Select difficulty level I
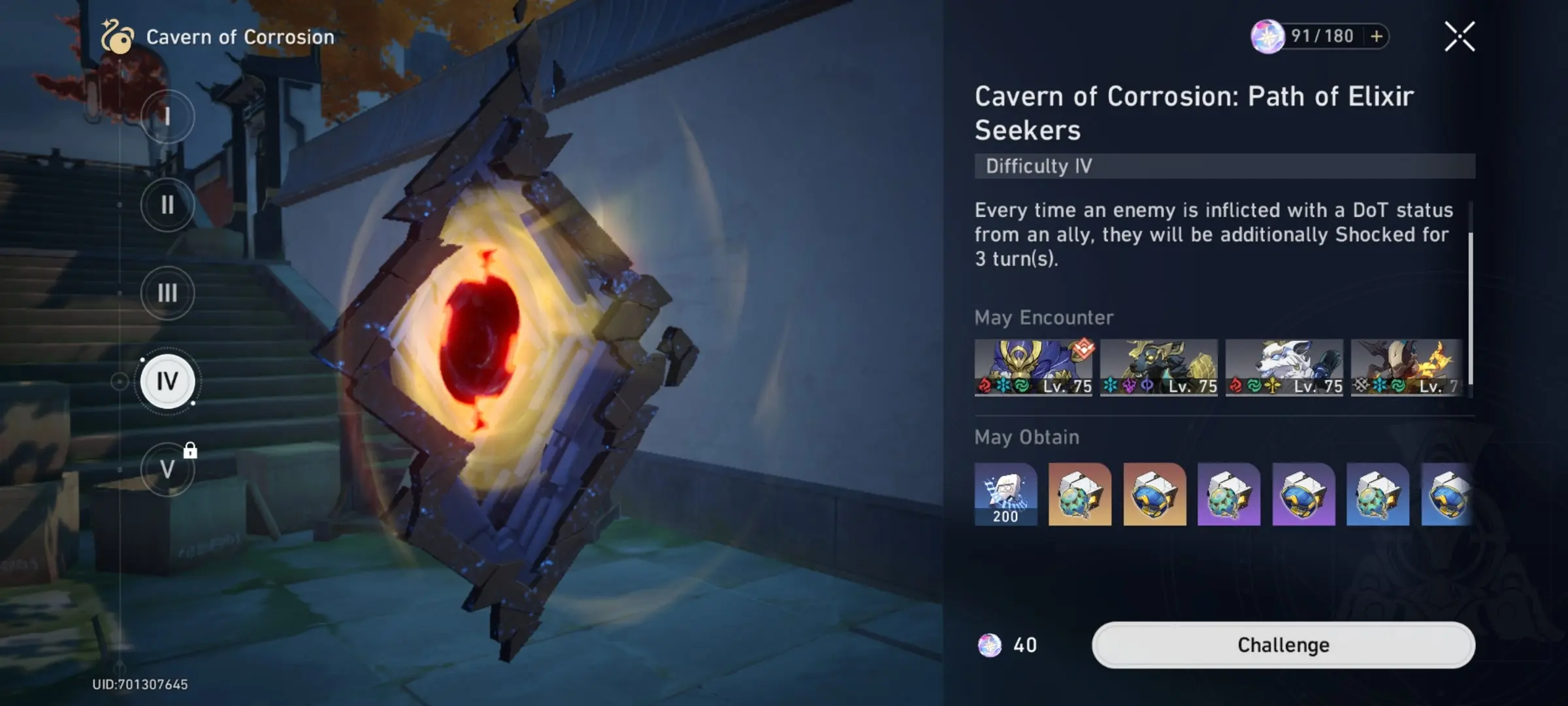Image resolution: width=1568 pixels, height=706 pixels. [167, 117]
